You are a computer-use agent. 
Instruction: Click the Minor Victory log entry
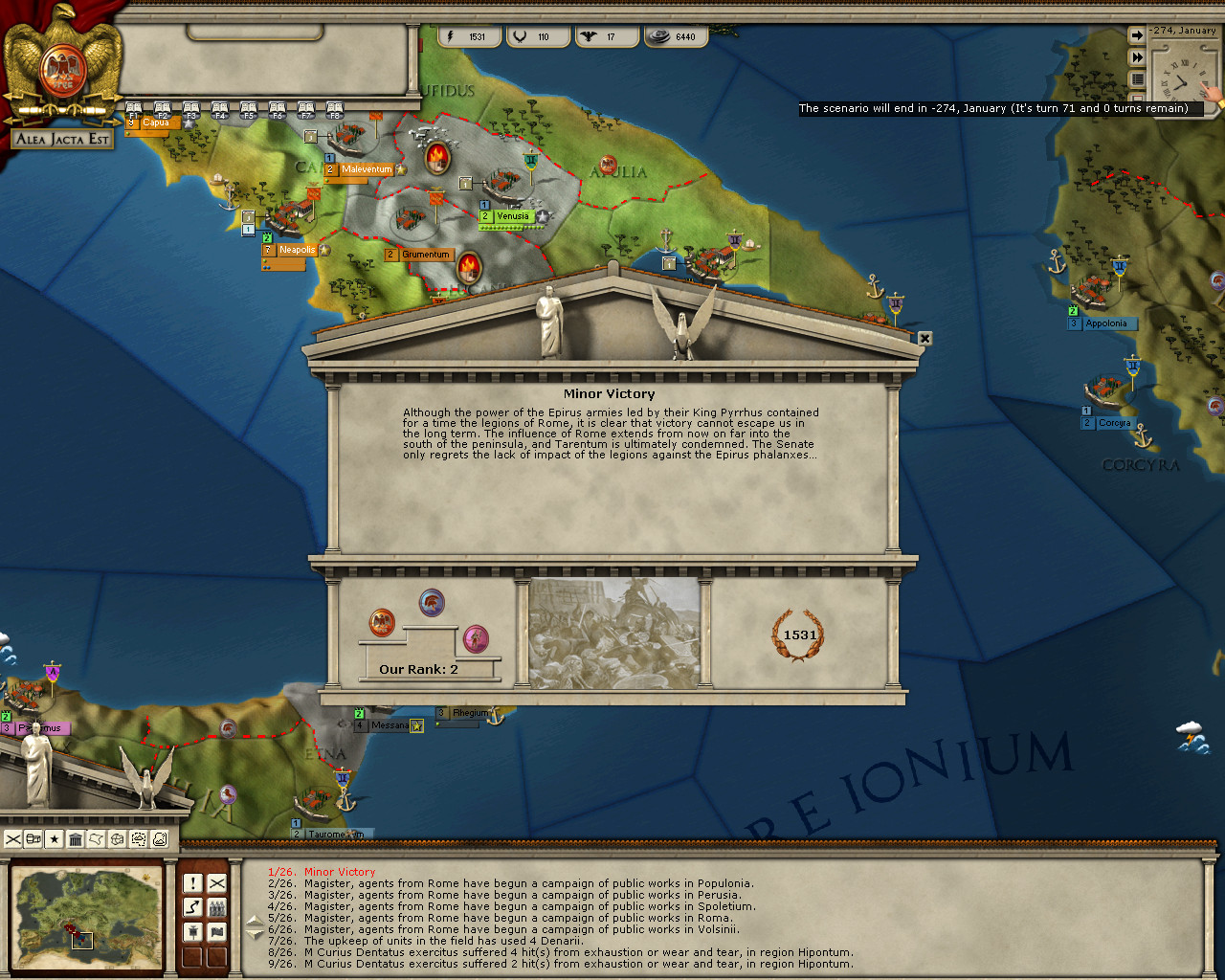340,872
